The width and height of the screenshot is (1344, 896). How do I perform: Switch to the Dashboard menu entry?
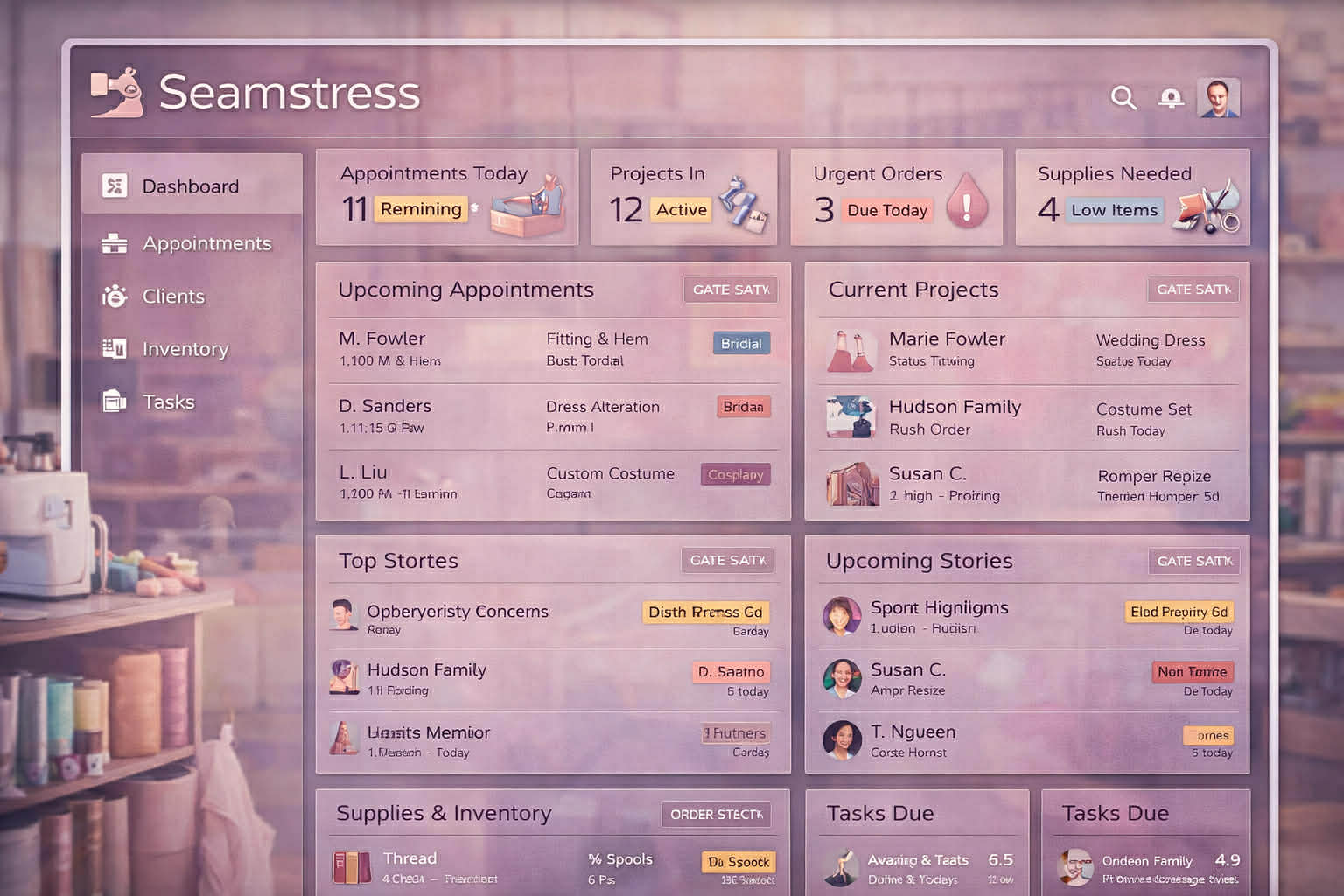click(189, 185)
